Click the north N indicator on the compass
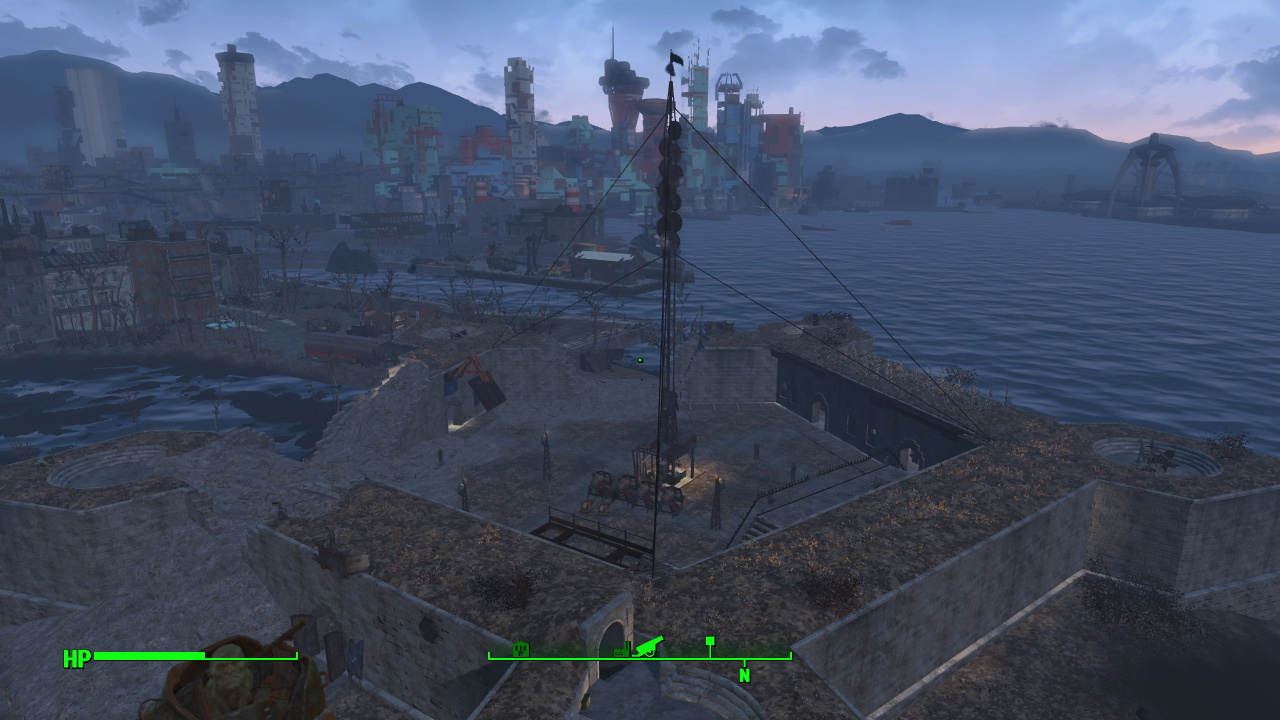Image resolution: width=1280 pixels, height=720 pixels. tap(744, 675)
